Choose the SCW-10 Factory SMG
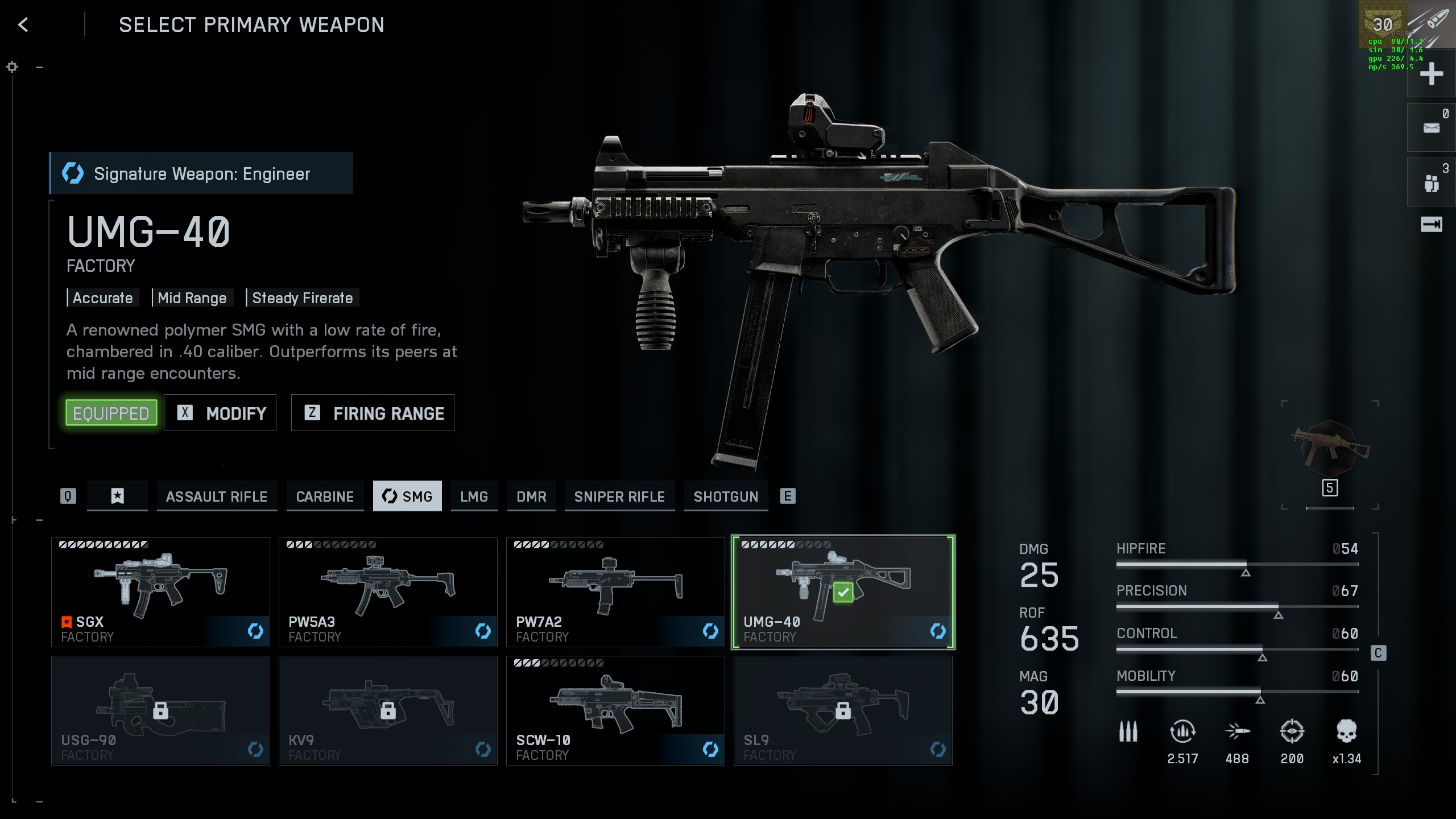The height and width of the screenshot is (819, 1456). (615, 710)
